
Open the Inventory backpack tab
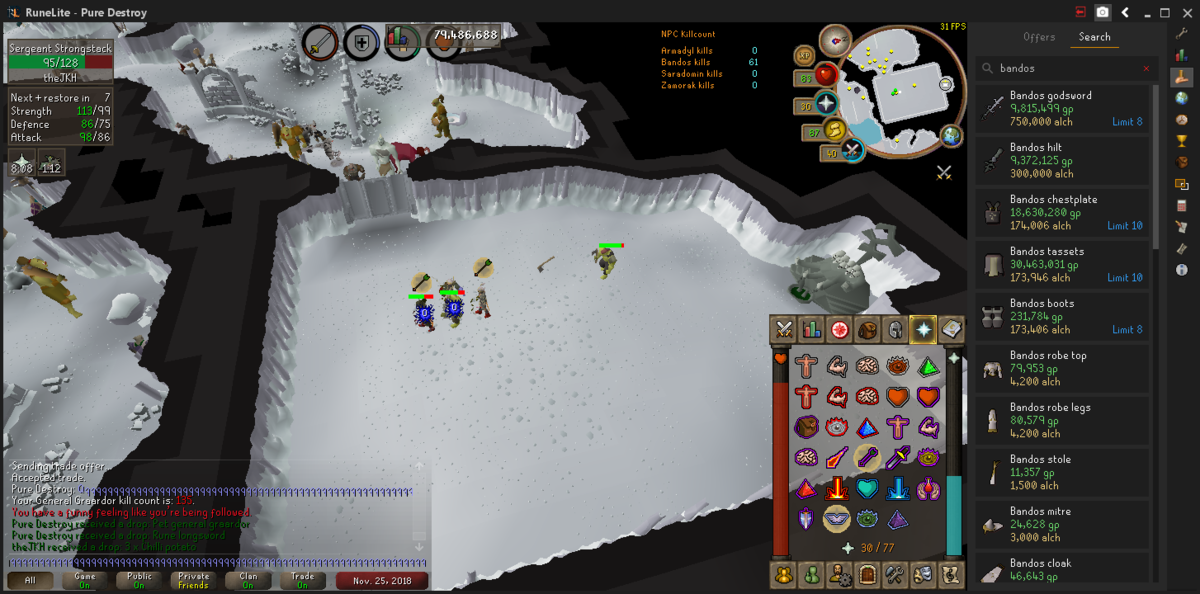[x=867, y=328]
